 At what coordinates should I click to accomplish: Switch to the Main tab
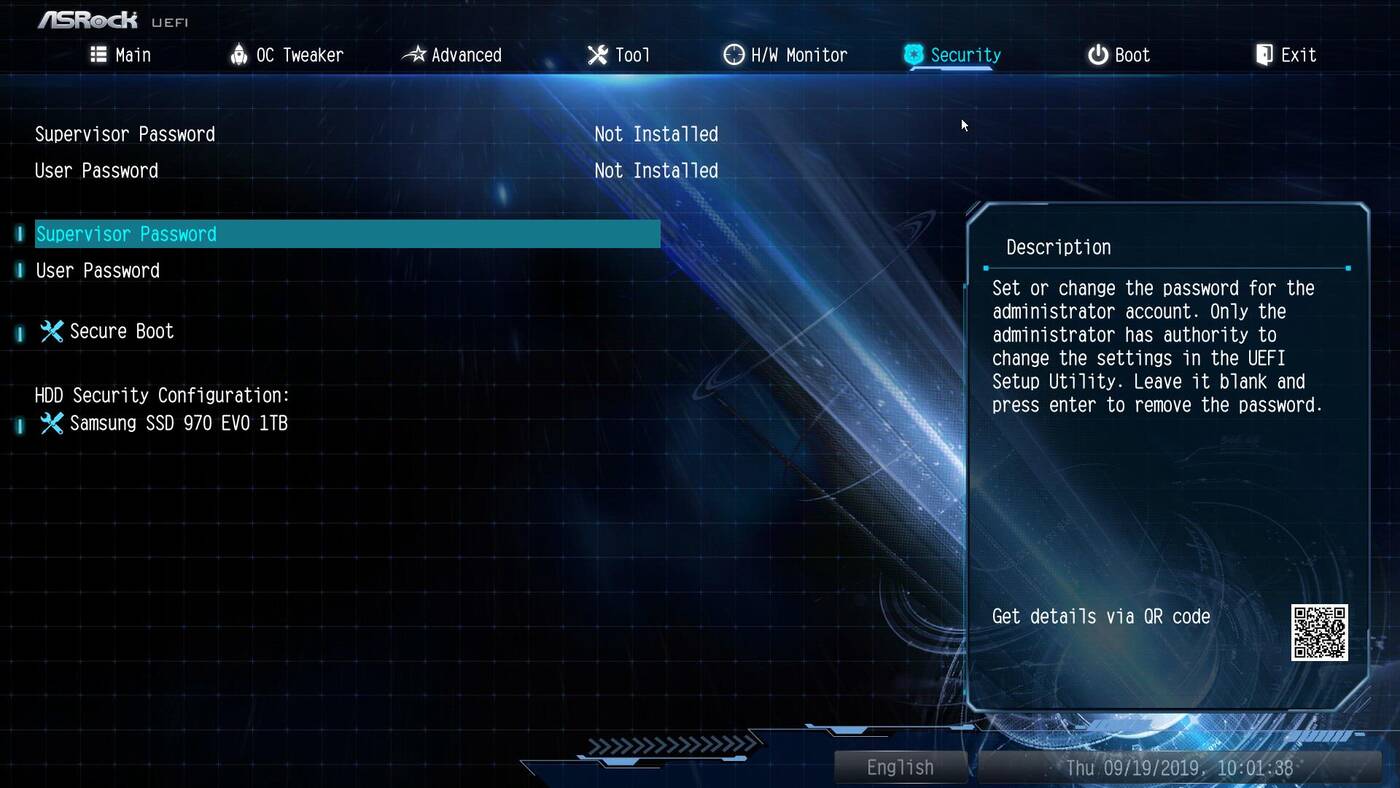point(121,55)
